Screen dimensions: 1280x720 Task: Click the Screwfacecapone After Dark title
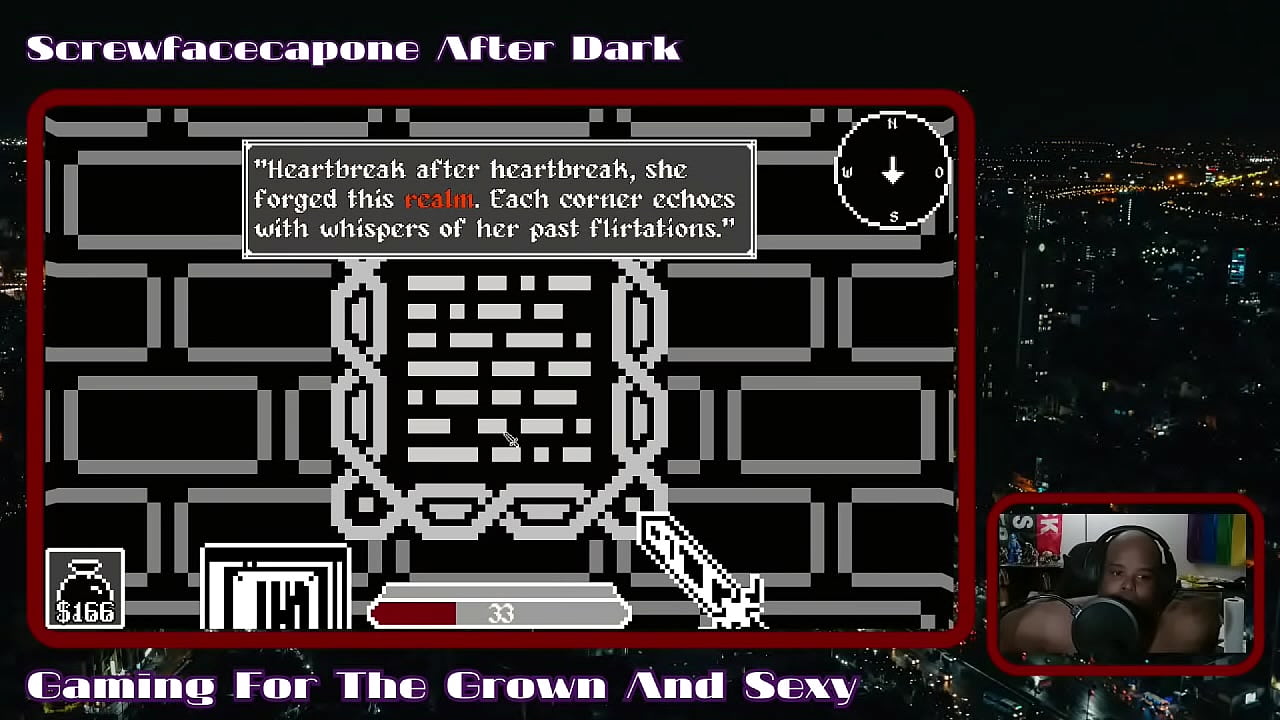click(353, 46)
